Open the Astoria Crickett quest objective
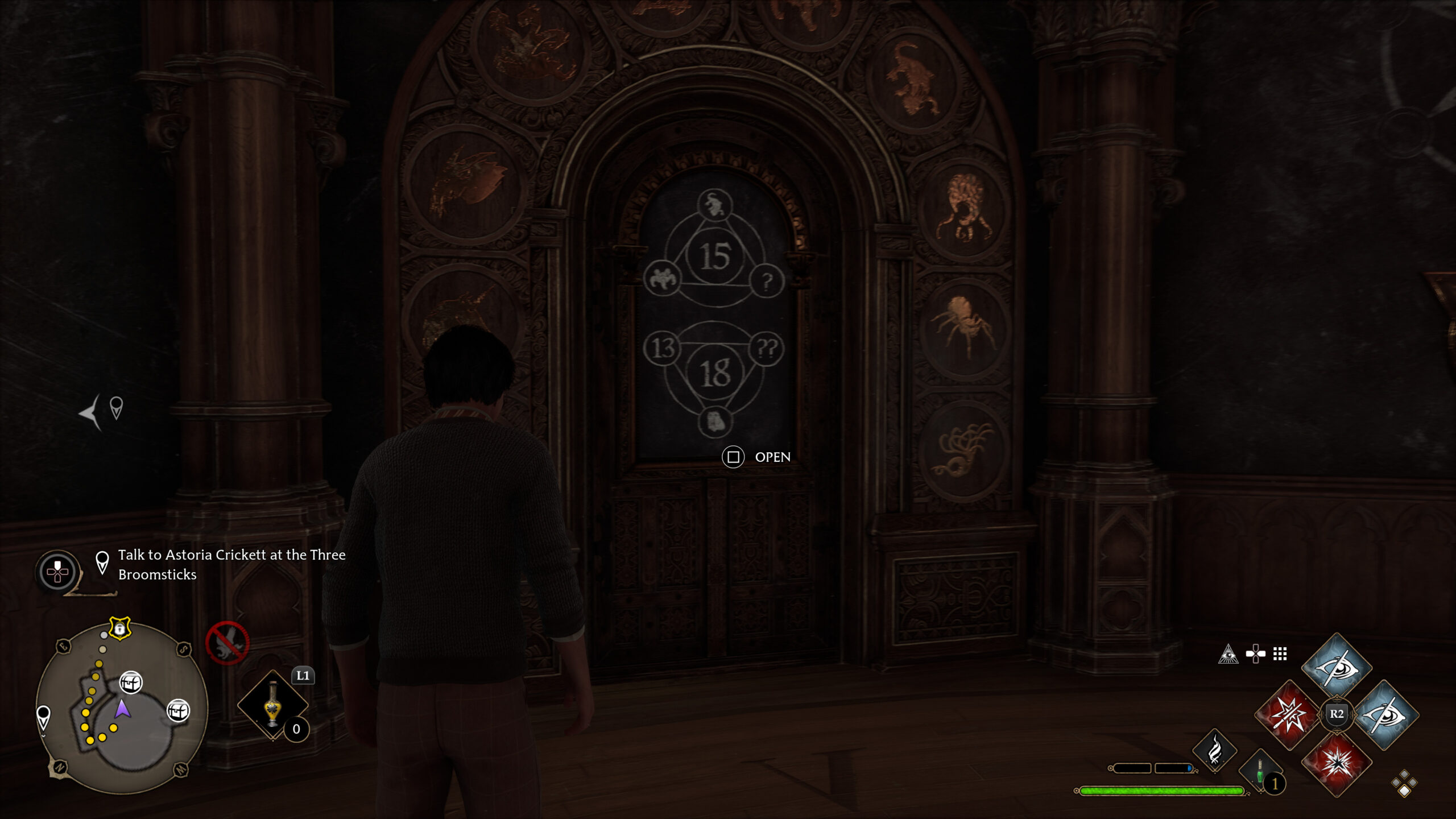Screen dimensions: 1456x819 [231, 564]
